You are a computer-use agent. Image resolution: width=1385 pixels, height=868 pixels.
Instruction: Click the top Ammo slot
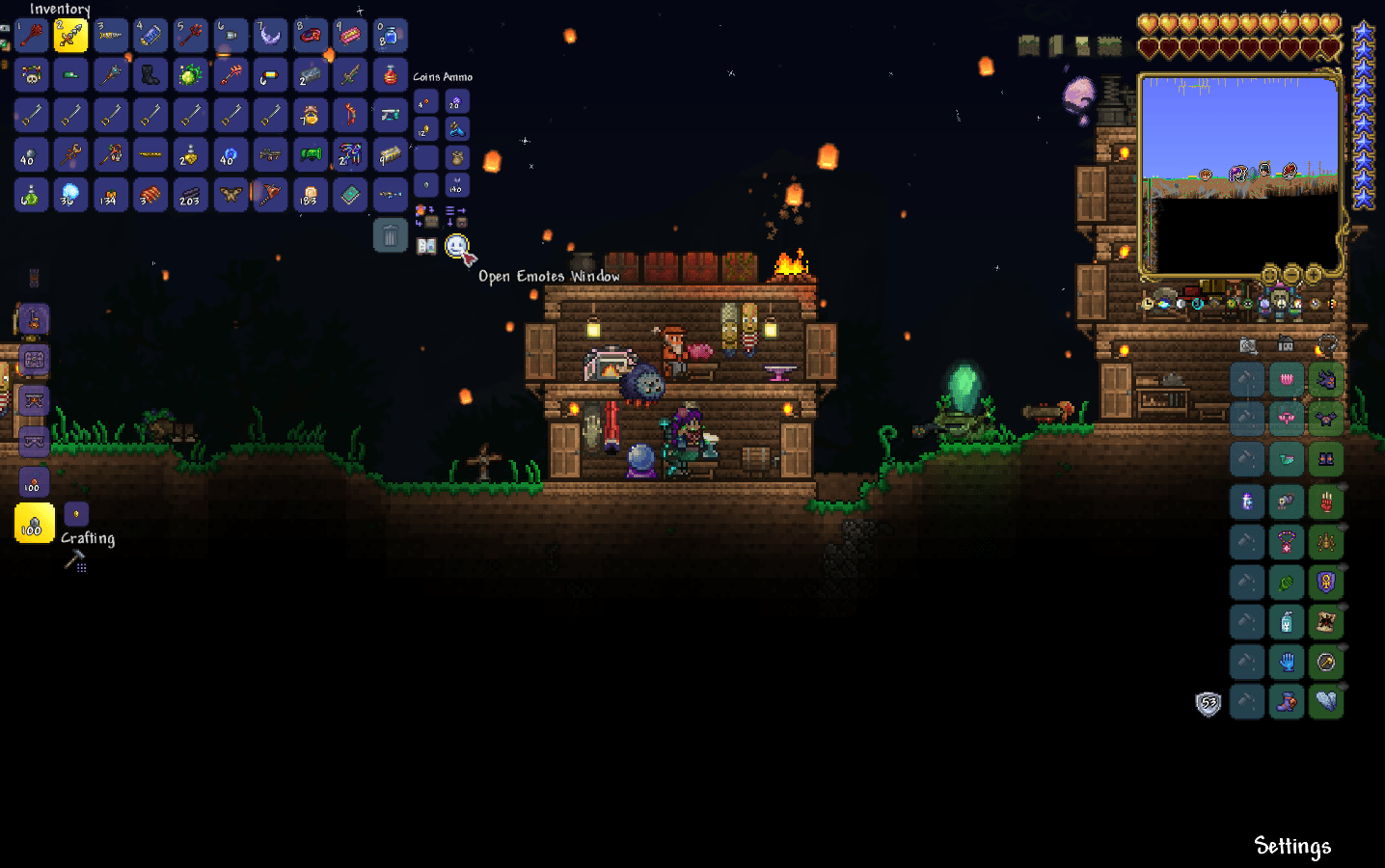click(455, 100)
